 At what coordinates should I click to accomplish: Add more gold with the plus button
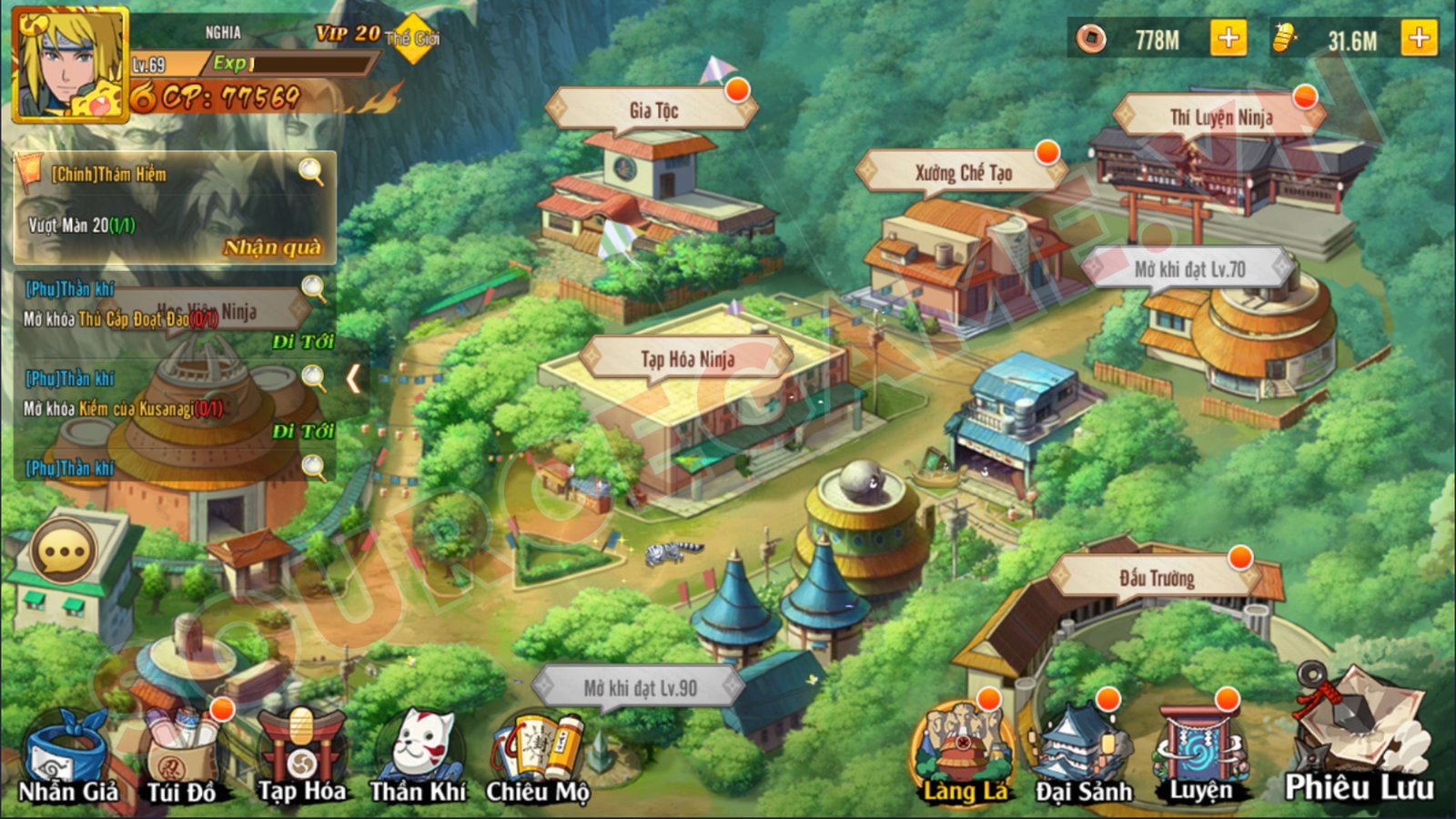(1418, 39)
